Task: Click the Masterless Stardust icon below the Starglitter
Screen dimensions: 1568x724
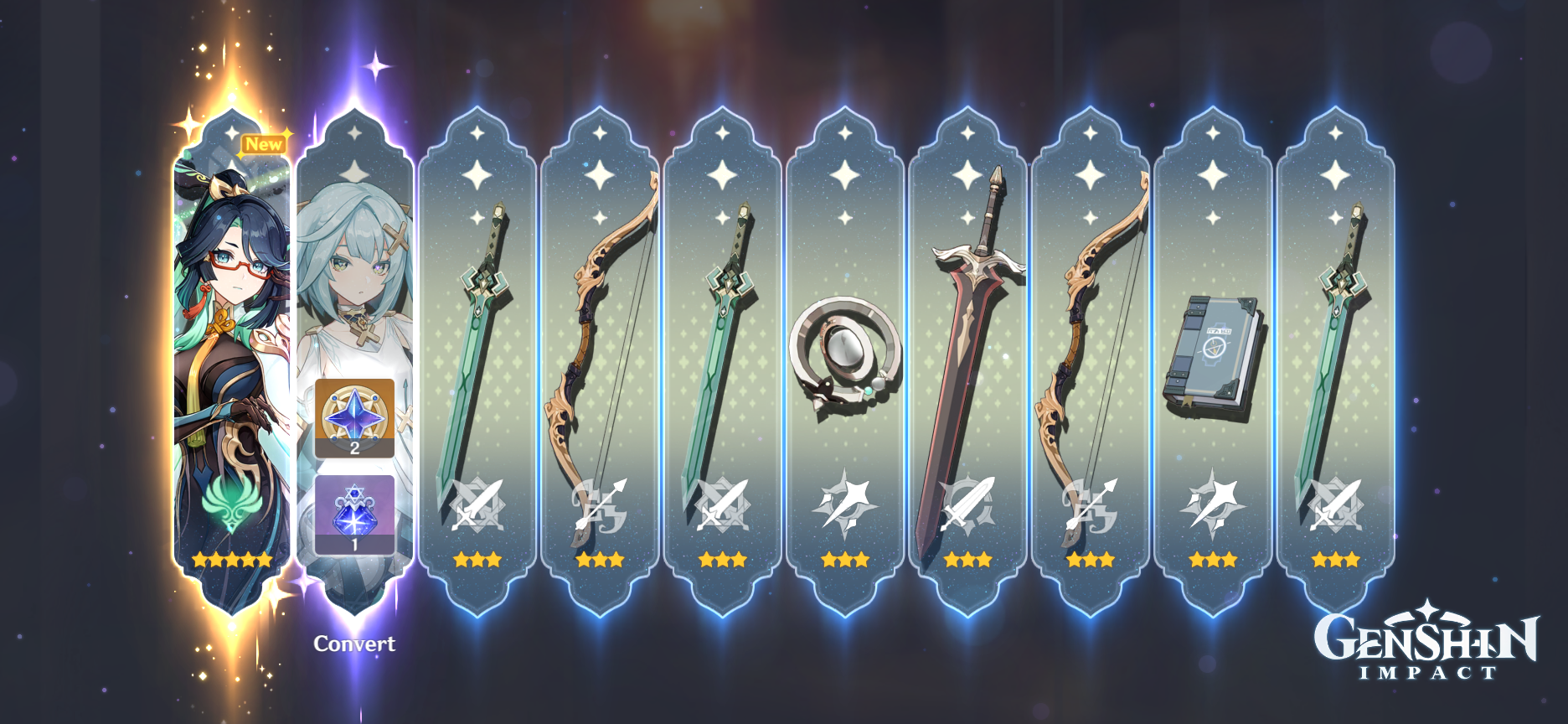Action: coord(355,515)
